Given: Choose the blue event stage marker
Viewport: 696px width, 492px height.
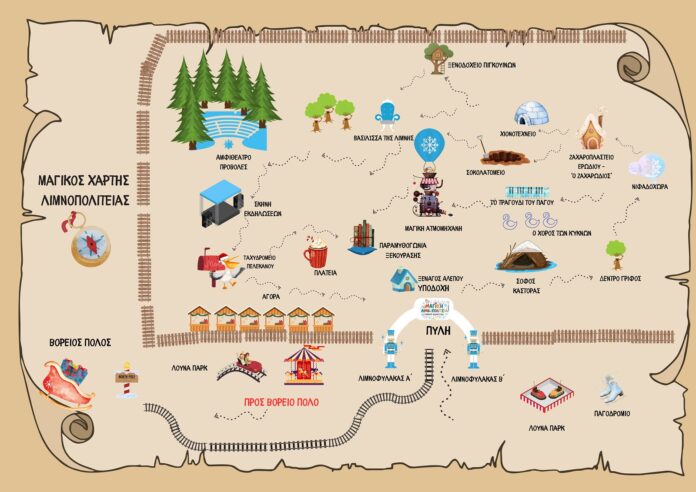Looking at the screenshot, I should (x=223, y=203).
